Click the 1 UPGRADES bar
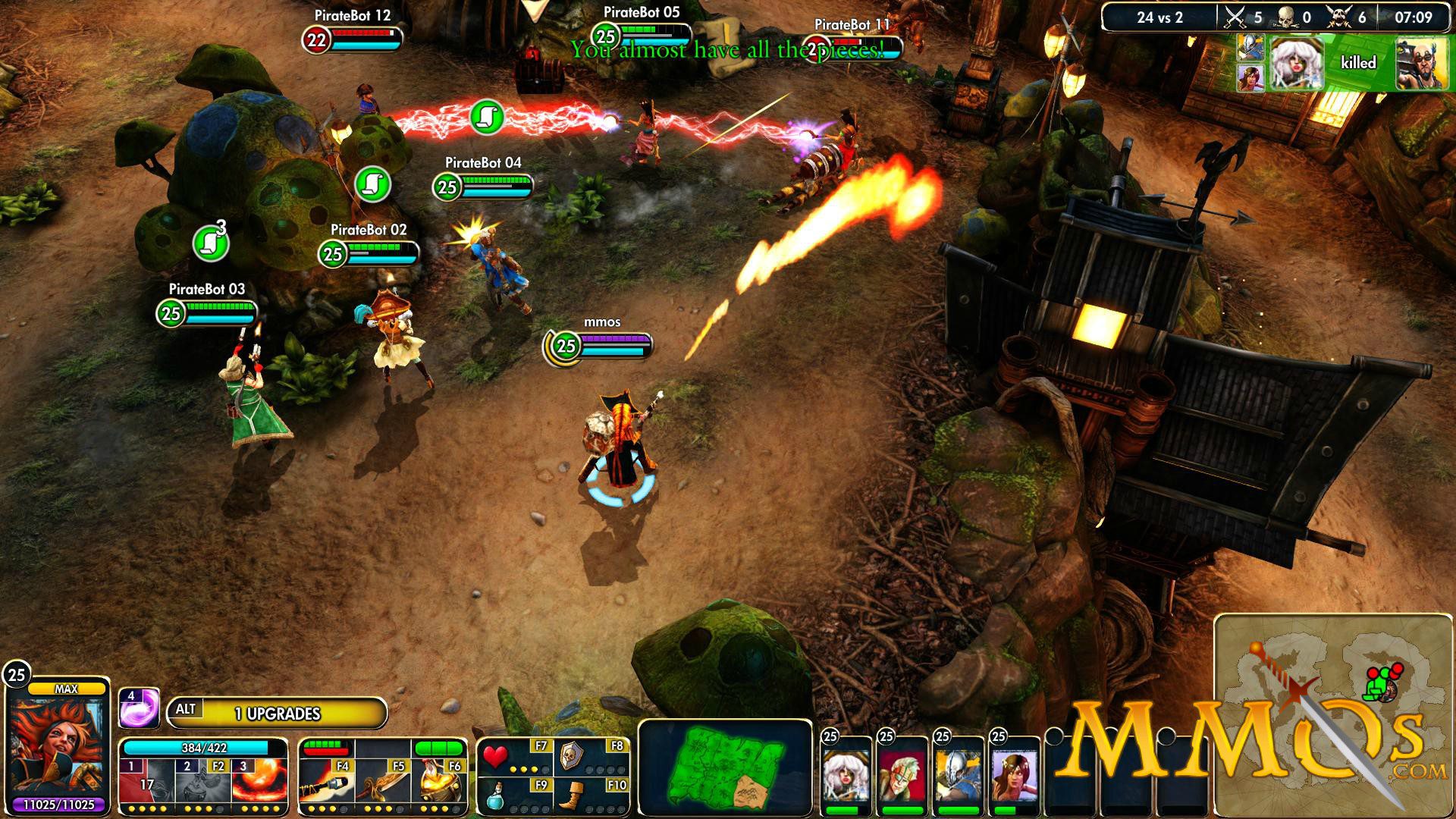This screenshot has width=1456, height=819. point(277,714)
